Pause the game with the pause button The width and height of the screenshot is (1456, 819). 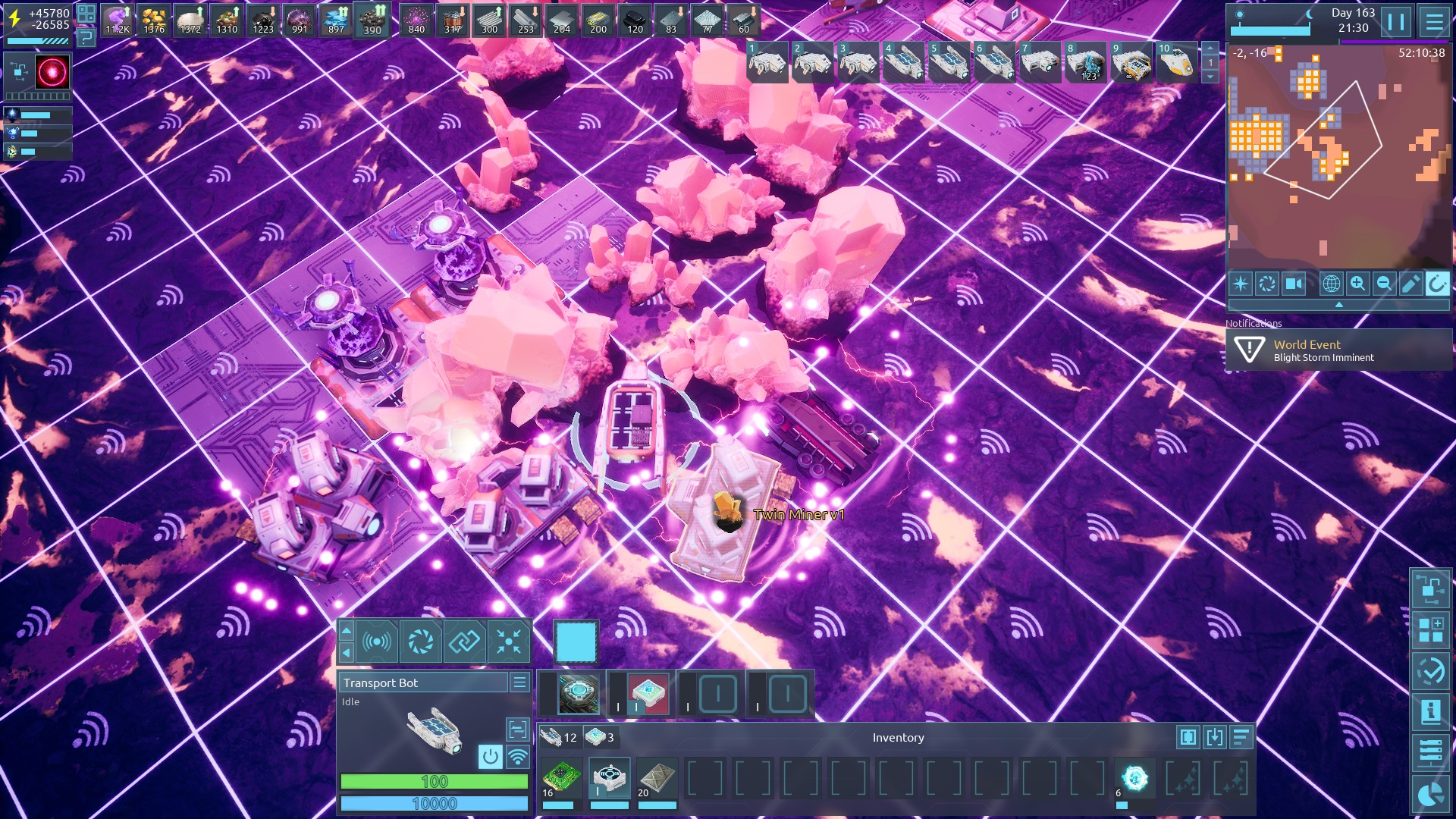[1396, 21]
